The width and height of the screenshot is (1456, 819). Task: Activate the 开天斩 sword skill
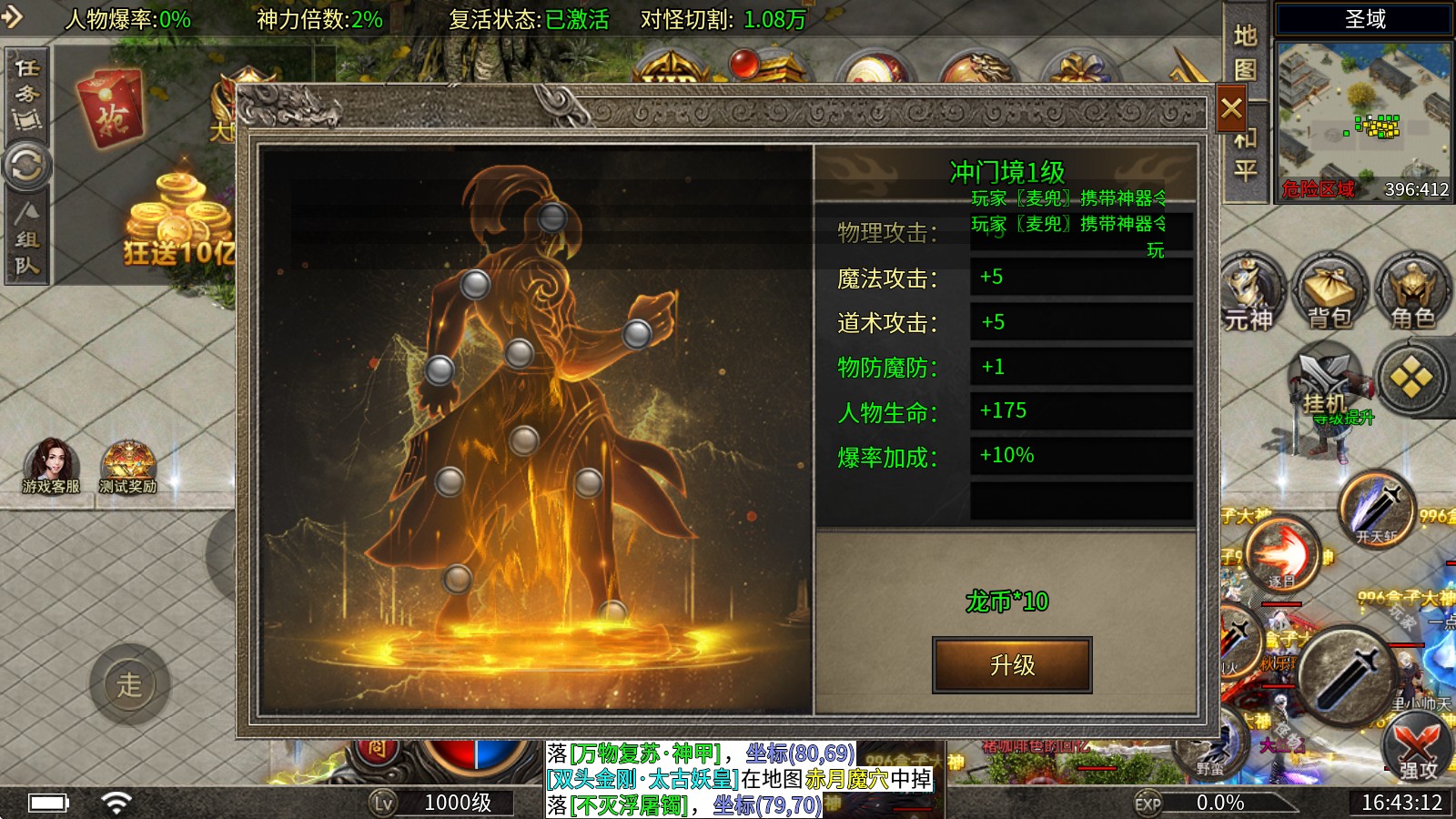pos(1378,510)
